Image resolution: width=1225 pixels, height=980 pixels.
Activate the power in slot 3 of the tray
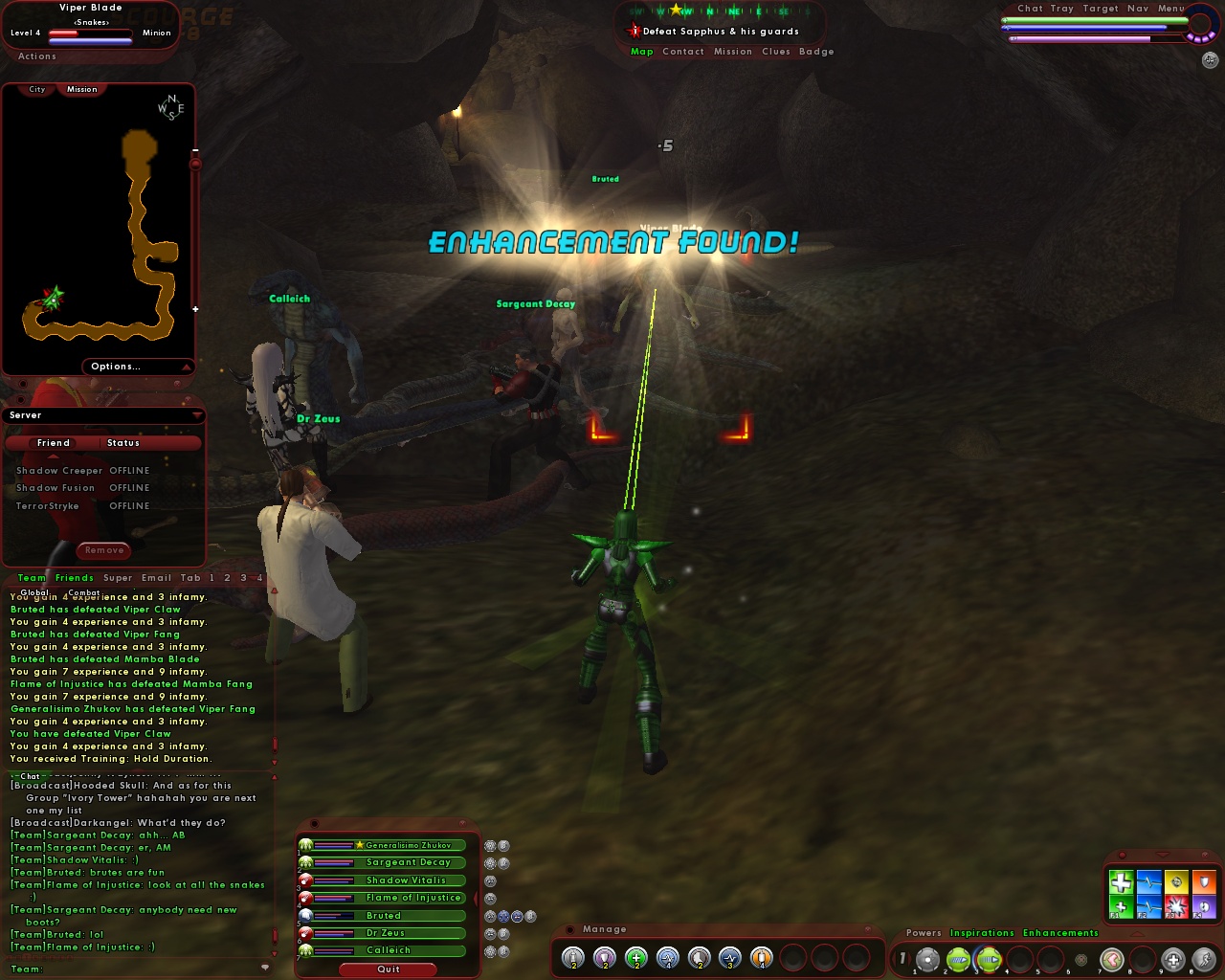989,959
